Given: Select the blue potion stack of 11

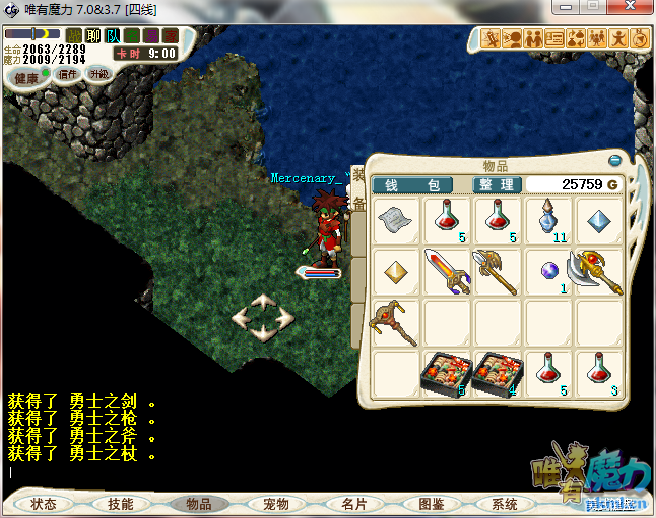Looking at the screenshot, I should click(549, 221).
